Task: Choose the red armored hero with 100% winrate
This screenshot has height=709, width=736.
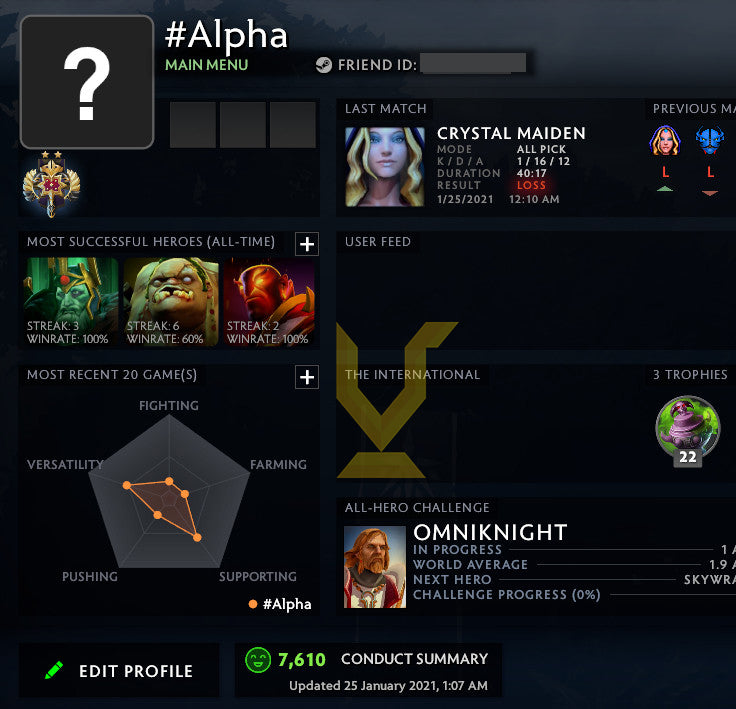Action: click(269, 302)
